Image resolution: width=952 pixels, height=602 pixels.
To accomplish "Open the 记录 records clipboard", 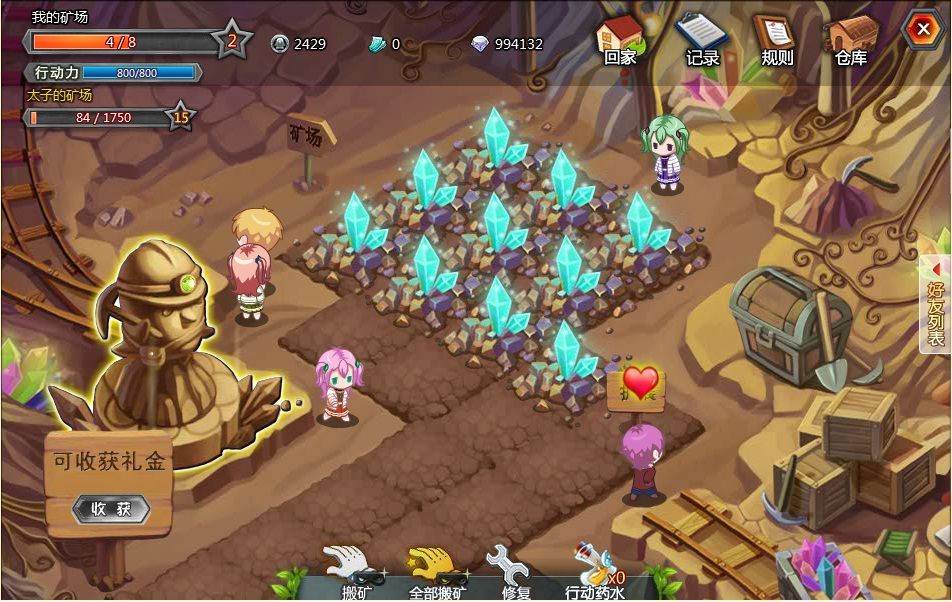I will (x=701, y=38).
